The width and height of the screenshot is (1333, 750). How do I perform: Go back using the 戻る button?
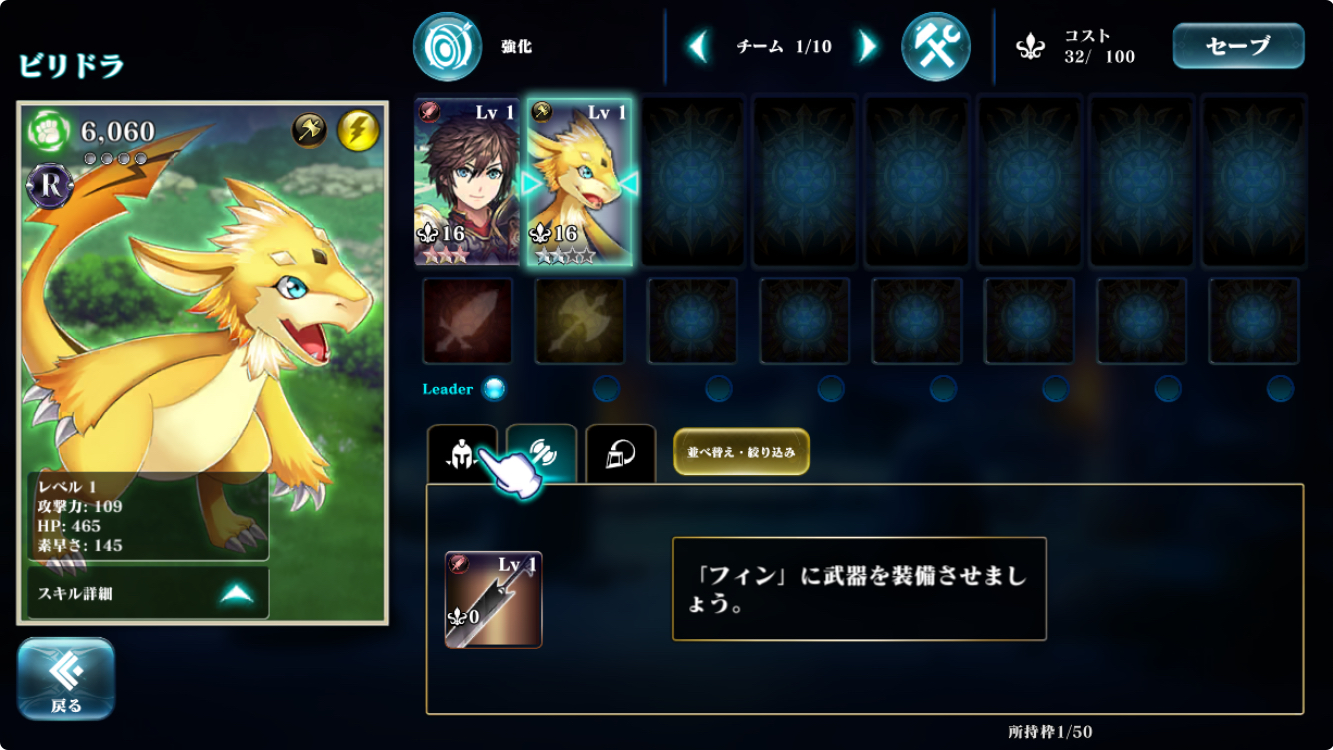click(66, 679)
